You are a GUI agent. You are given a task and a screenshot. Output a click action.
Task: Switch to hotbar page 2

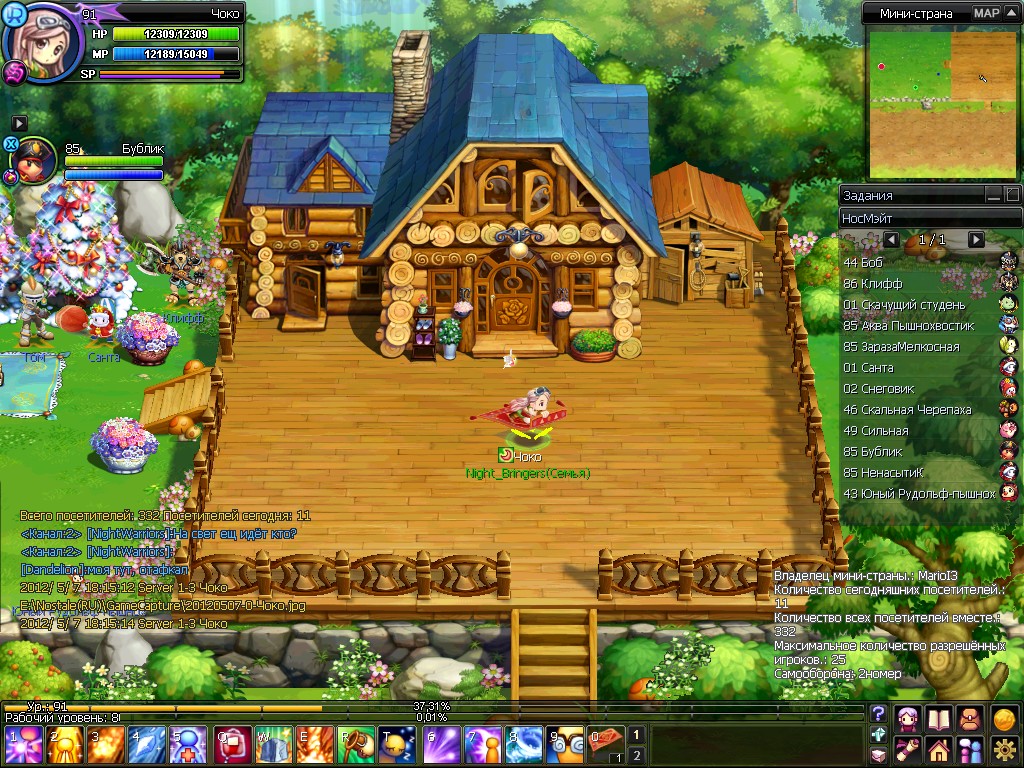click(636, 755)
